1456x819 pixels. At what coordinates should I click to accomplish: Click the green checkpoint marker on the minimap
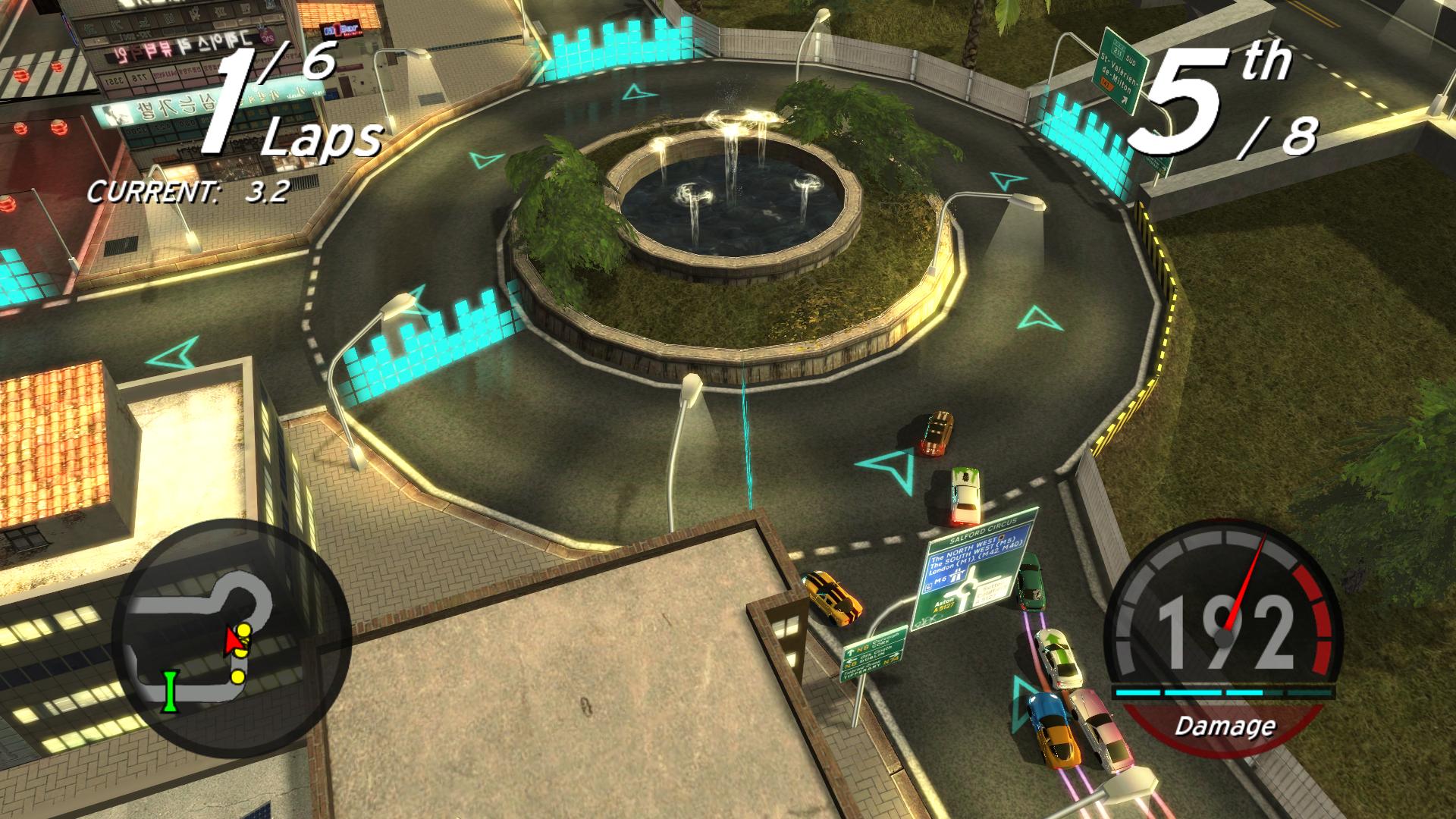pyautogui.click(x=170, y=690)
